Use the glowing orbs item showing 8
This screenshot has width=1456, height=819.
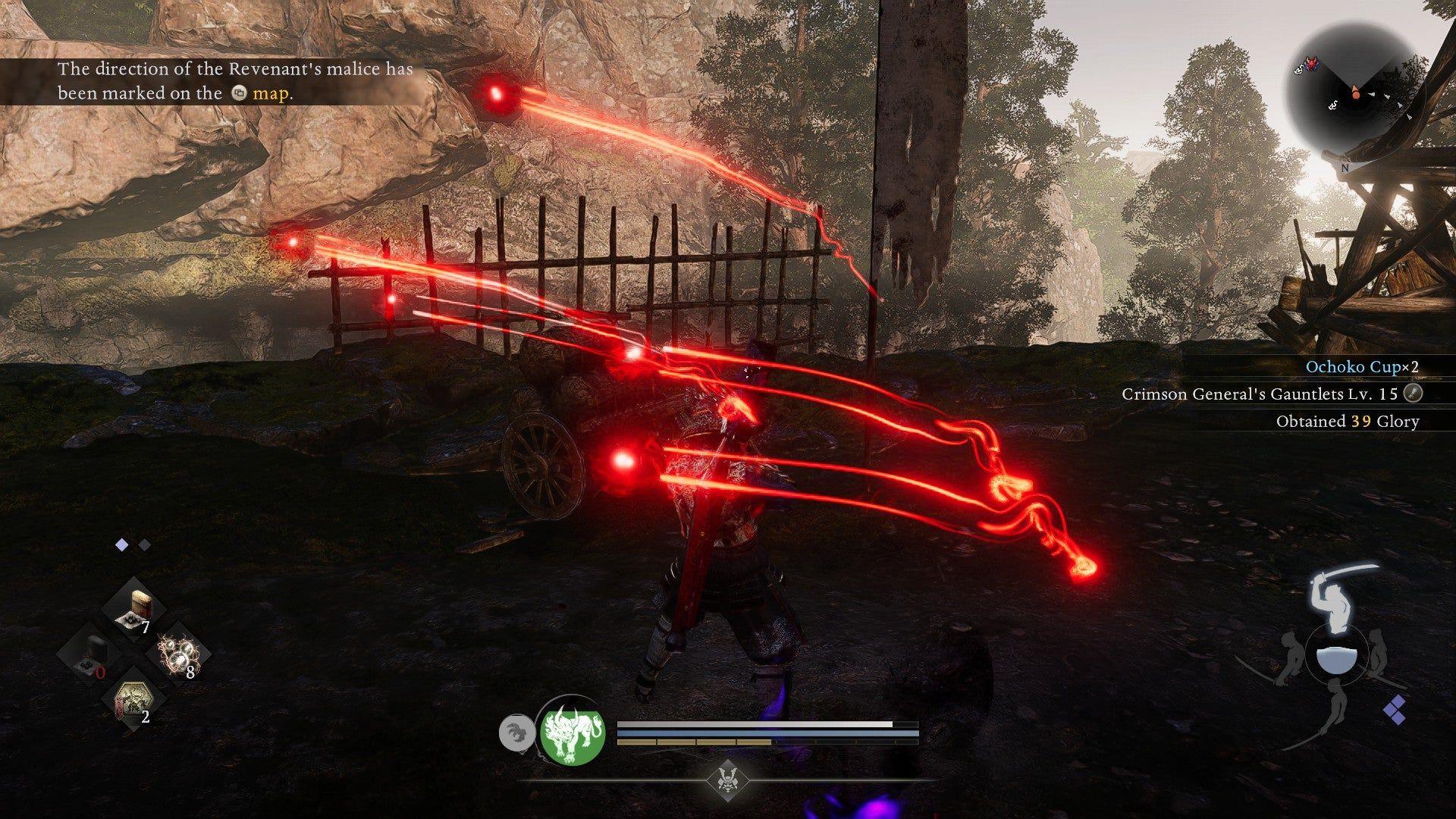click(179, 653)
